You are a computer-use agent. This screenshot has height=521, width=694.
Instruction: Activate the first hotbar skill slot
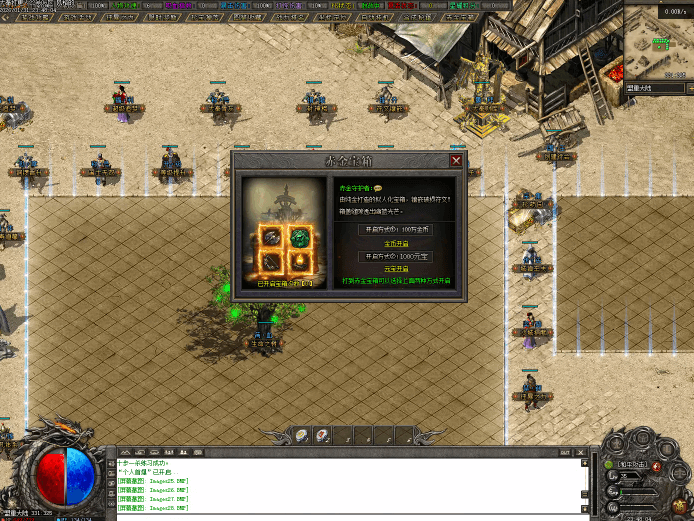(x=301, y=435)
